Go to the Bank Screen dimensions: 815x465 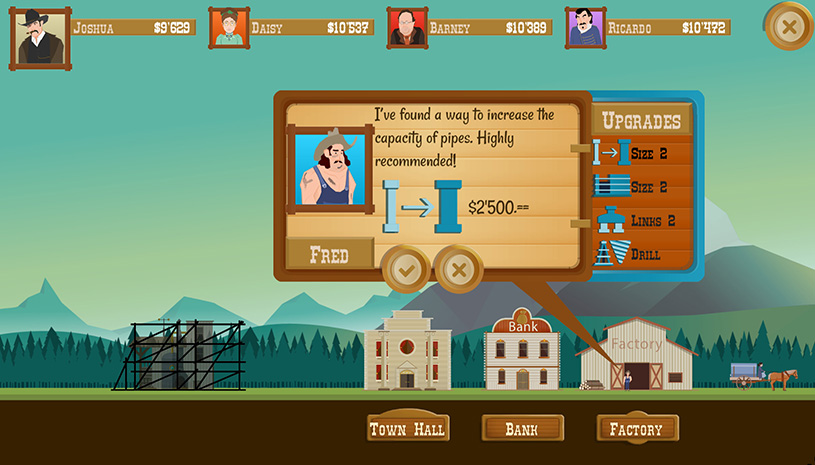click(x=522, y=429)
